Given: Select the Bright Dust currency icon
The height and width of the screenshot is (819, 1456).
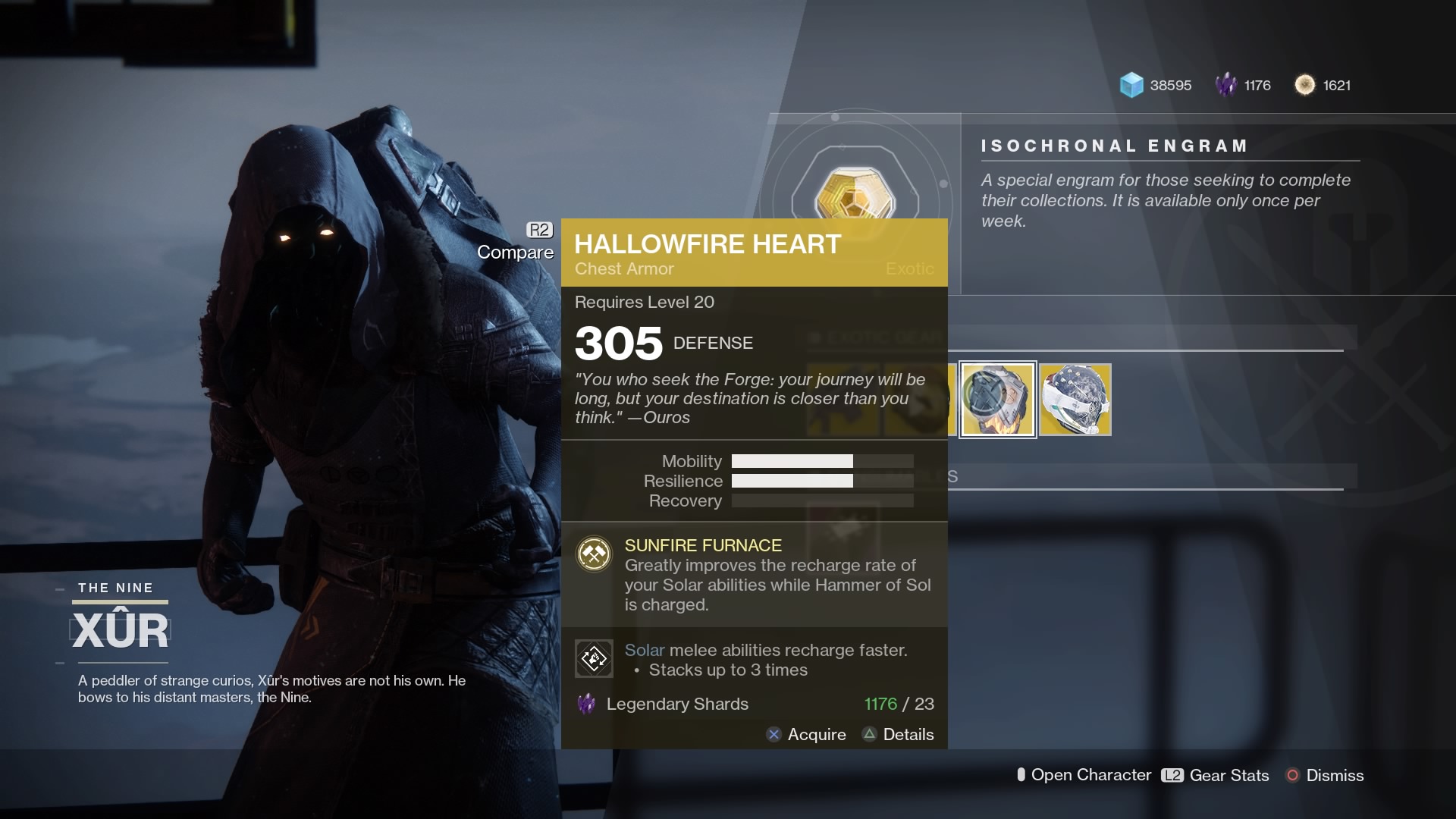Looking at the screenshot, I should pyautogui.click(x=1306, y=85).
